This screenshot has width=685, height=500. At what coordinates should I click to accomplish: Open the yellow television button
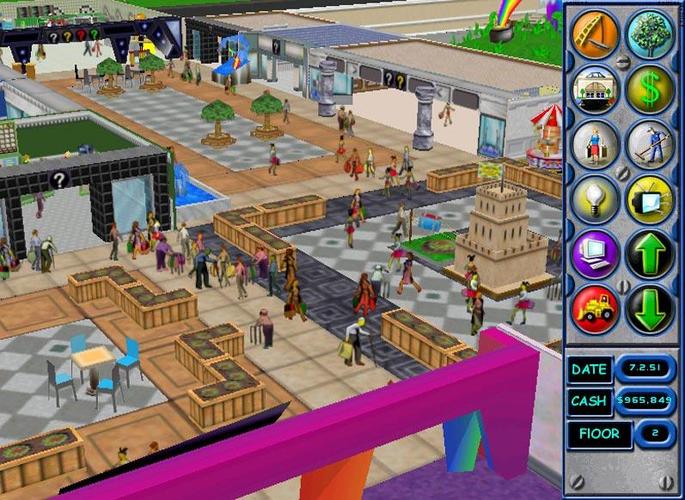650,199
